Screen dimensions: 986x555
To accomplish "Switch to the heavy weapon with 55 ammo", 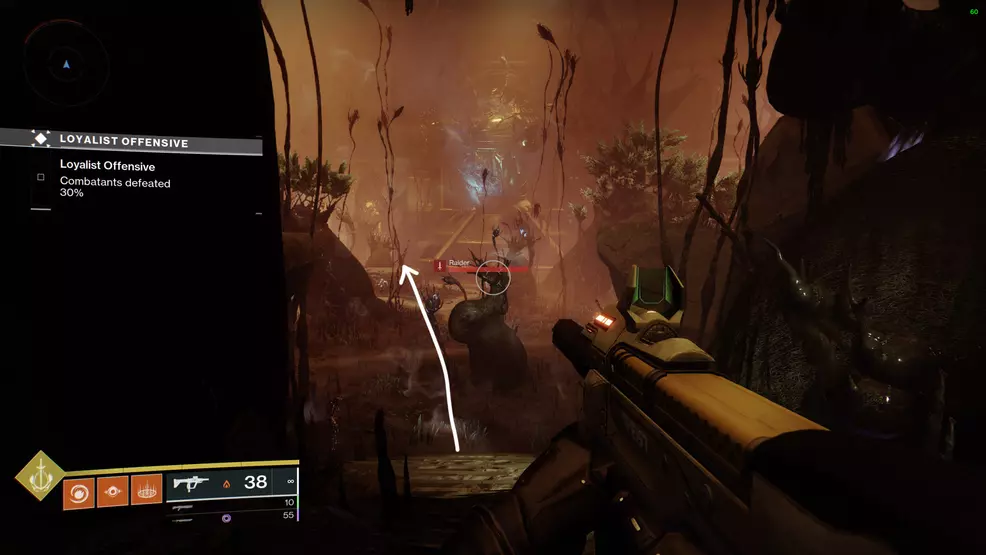I will 235,517.
